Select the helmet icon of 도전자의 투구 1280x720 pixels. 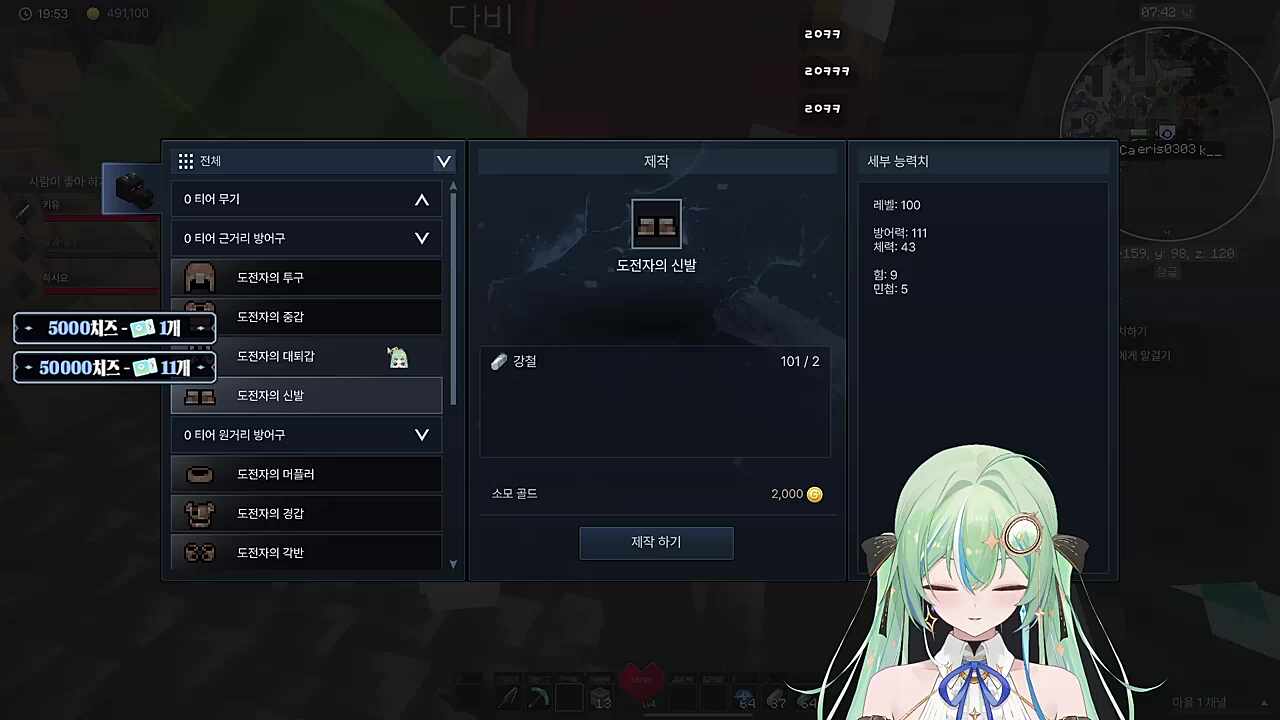point(198,277)
